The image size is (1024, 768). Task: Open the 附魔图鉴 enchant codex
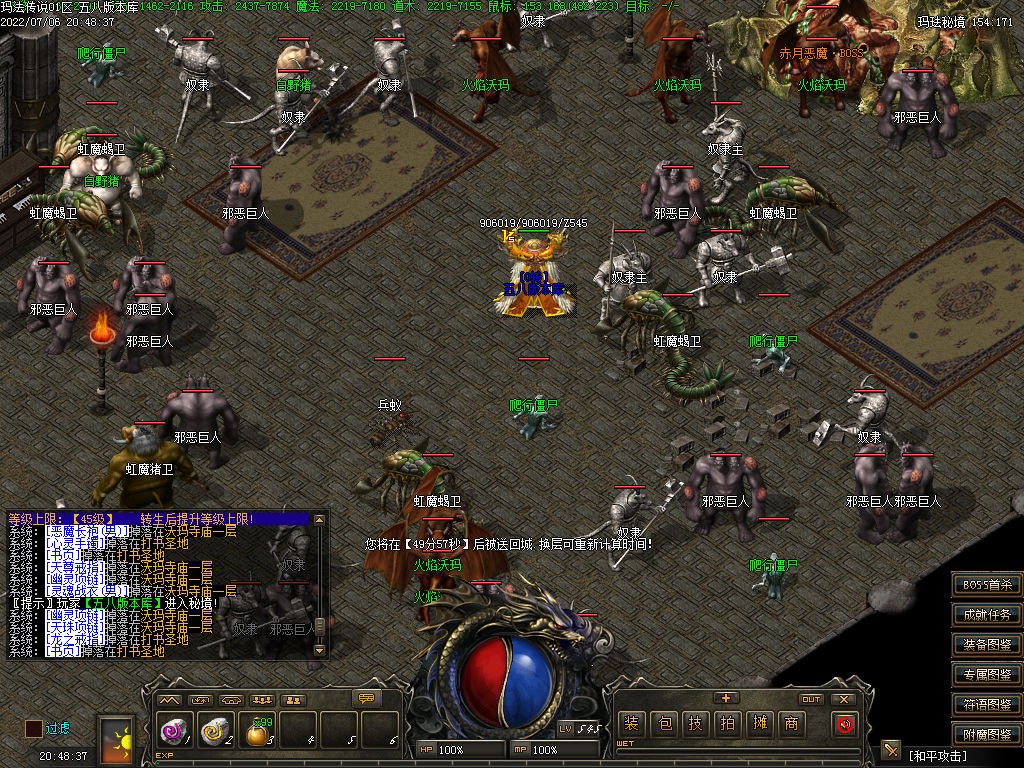pyautogui.click(x=986, y=735)
